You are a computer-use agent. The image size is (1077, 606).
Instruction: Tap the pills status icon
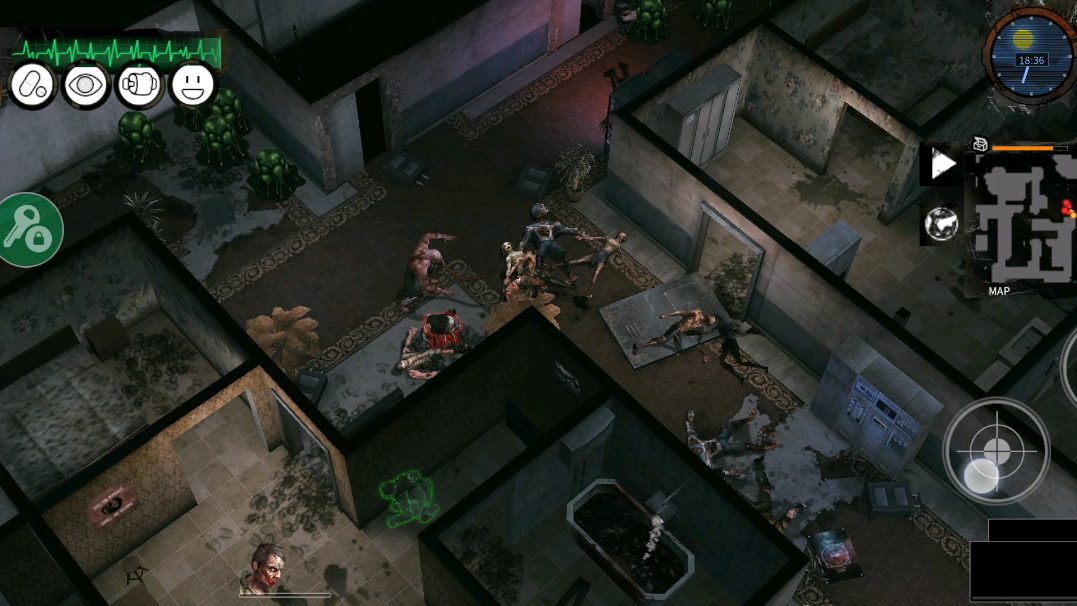point(32,85)
